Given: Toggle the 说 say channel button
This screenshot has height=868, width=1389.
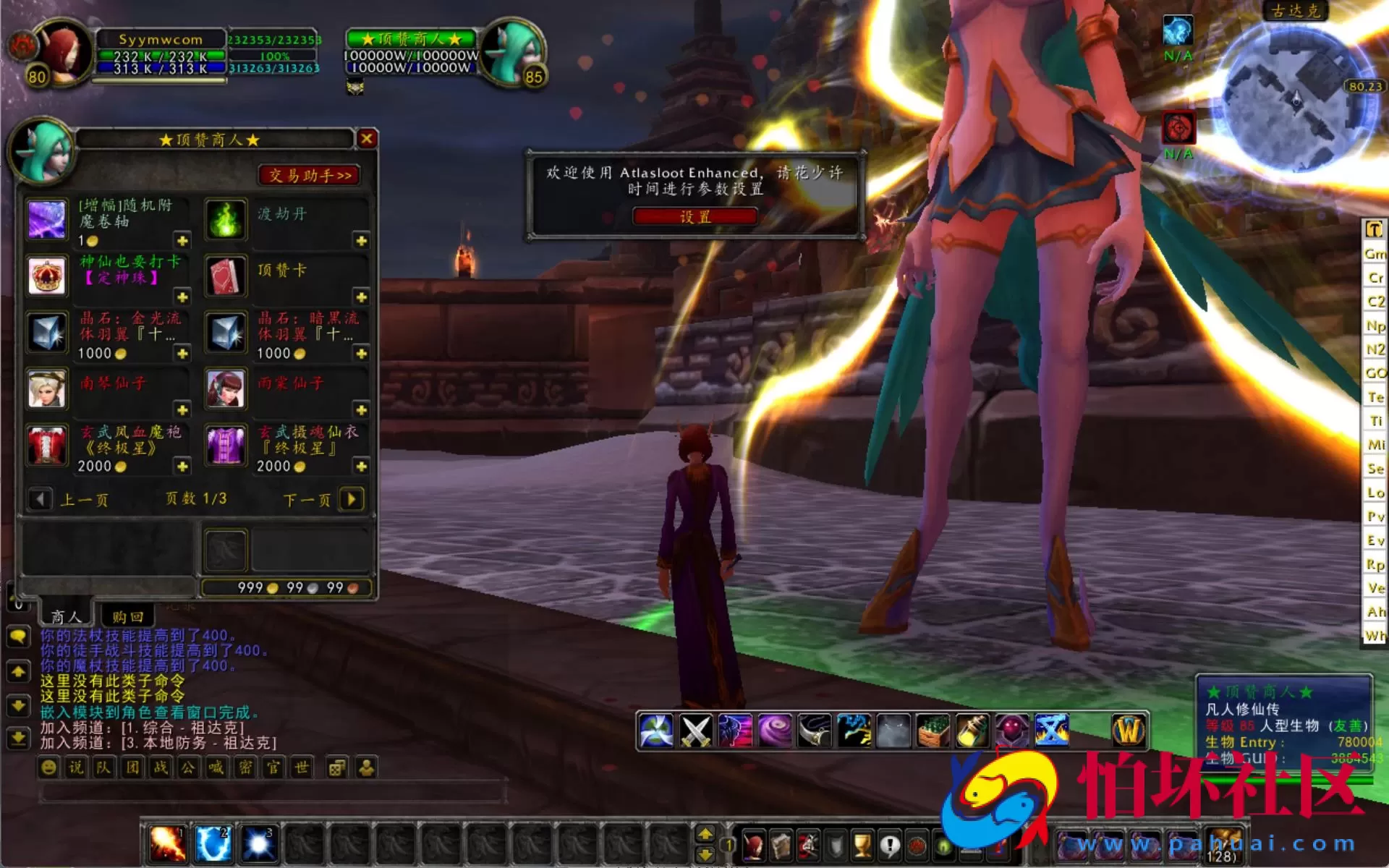Looking at the screenshot, I should coord(75,768).
